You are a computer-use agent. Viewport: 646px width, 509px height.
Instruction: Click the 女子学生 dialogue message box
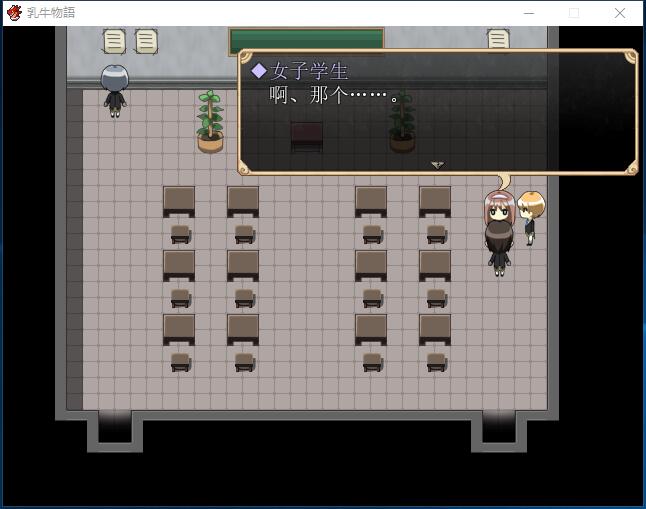coord(437,112)
